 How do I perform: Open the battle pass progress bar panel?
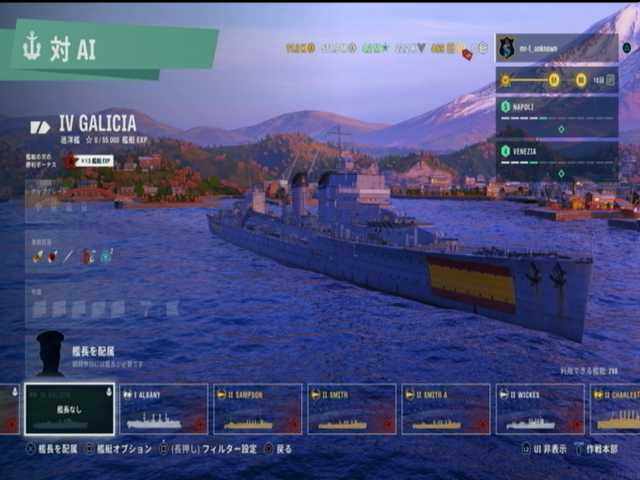(556, 80)
